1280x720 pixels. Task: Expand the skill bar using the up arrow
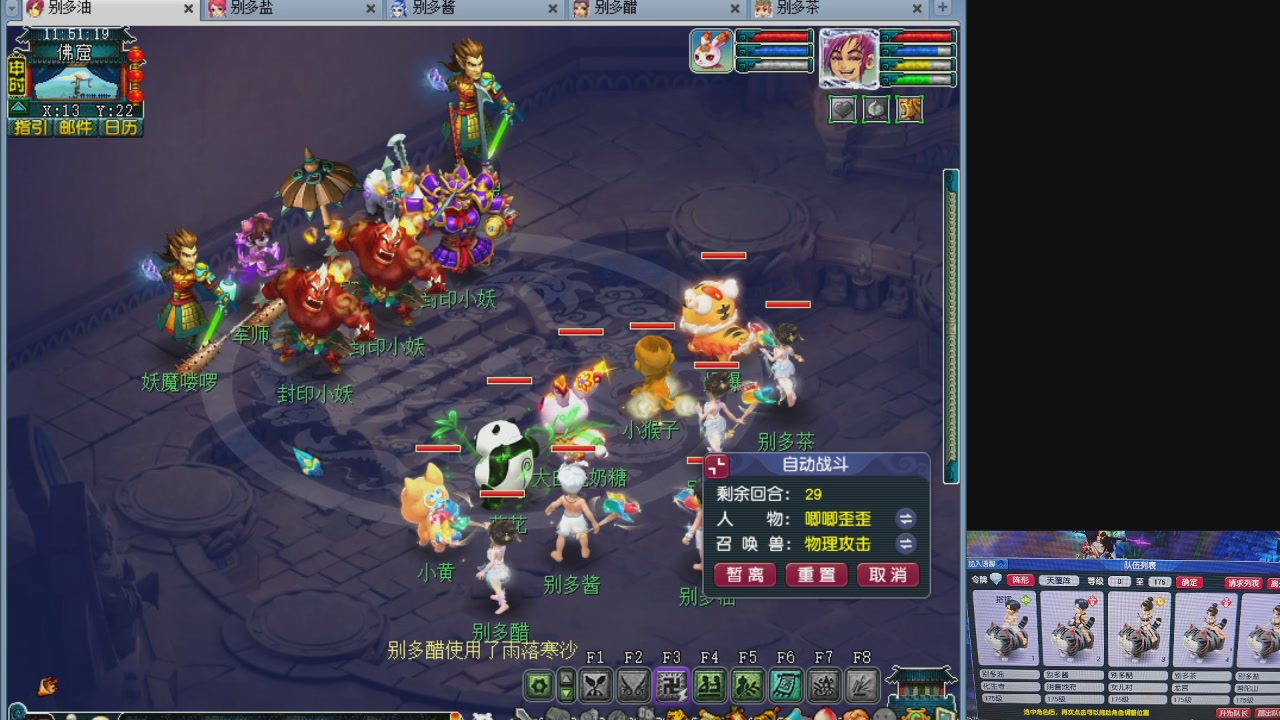point(565,679)
